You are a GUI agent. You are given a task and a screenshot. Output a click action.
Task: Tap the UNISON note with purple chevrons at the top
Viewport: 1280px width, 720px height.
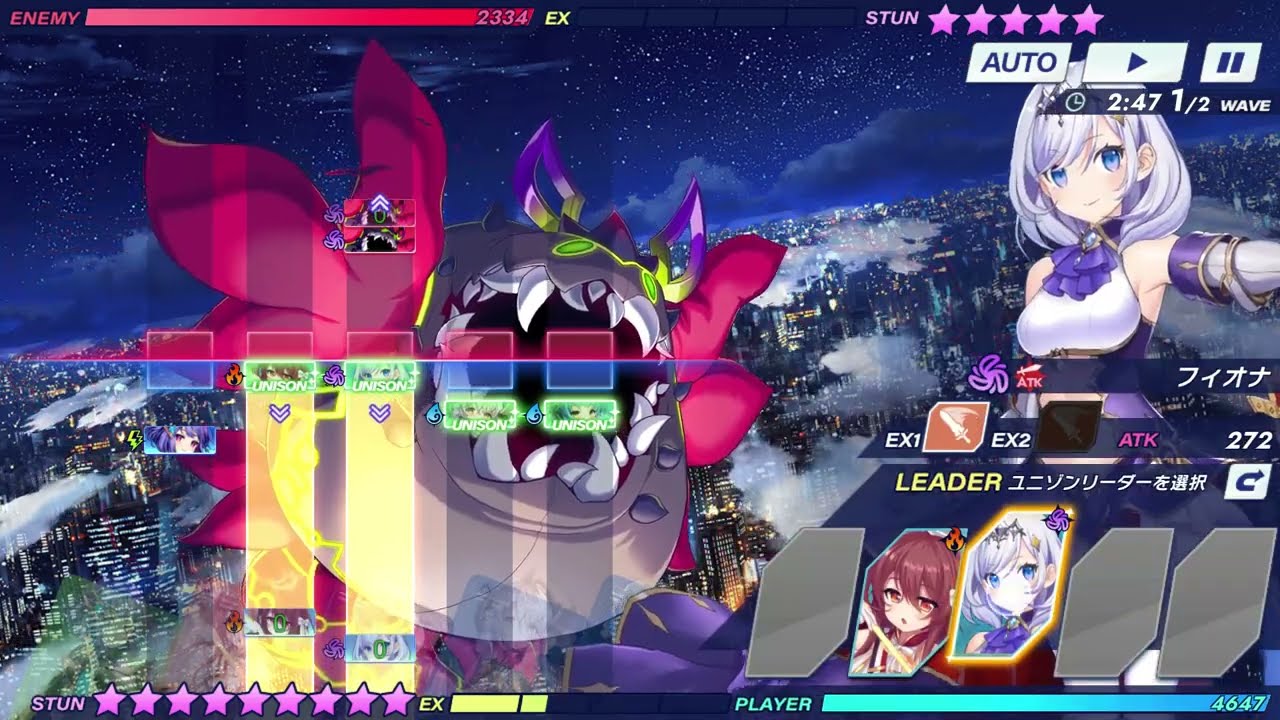coord(378,215)
